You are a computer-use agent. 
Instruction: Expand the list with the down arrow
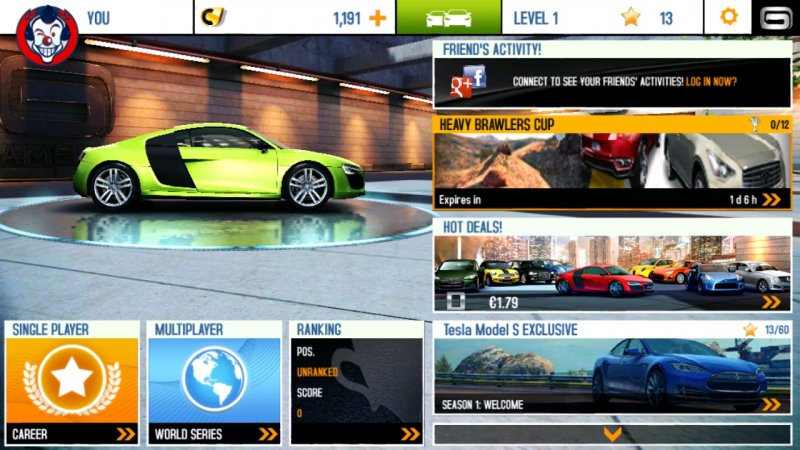click(x=613, y=434)
